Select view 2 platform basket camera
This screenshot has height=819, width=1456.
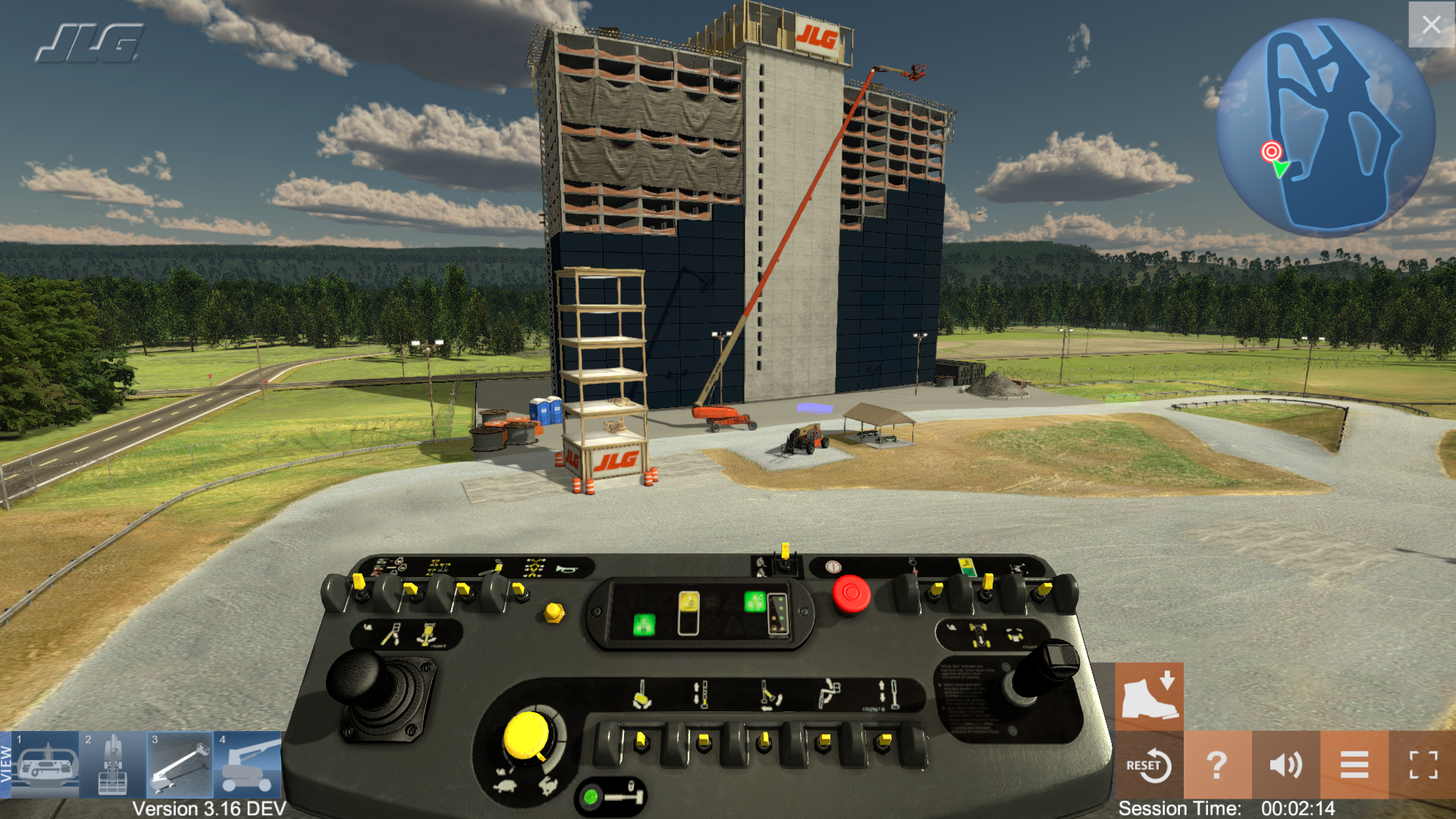point(113,765)
